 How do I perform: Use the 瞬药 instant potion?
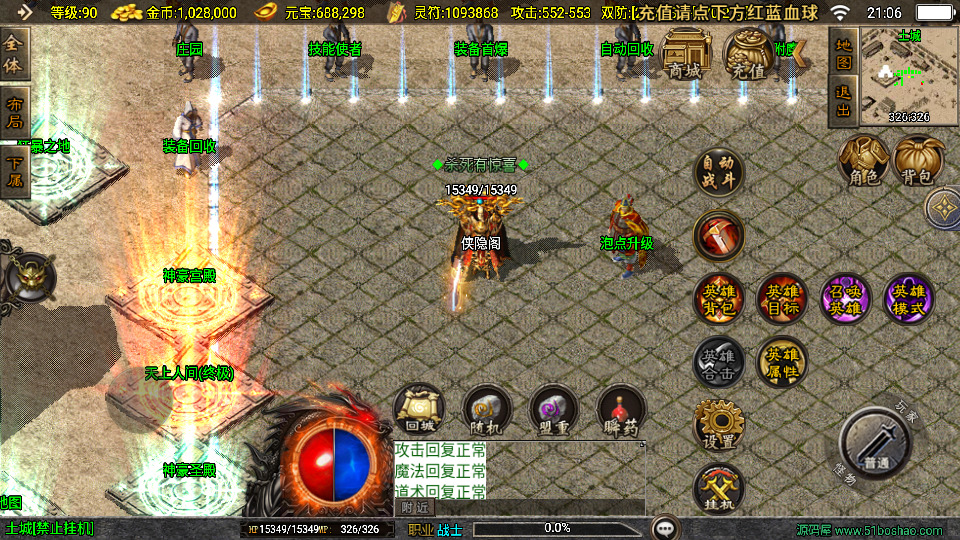[x=621, y=410]
